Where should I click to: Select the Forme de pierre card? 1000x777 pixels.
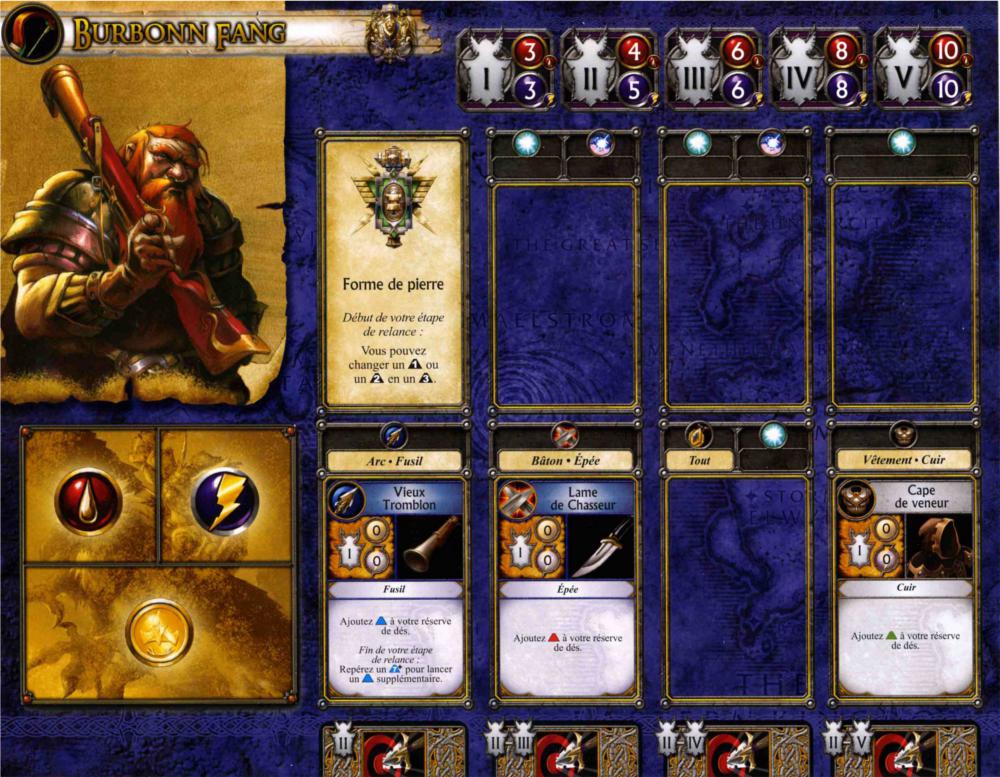393,271
